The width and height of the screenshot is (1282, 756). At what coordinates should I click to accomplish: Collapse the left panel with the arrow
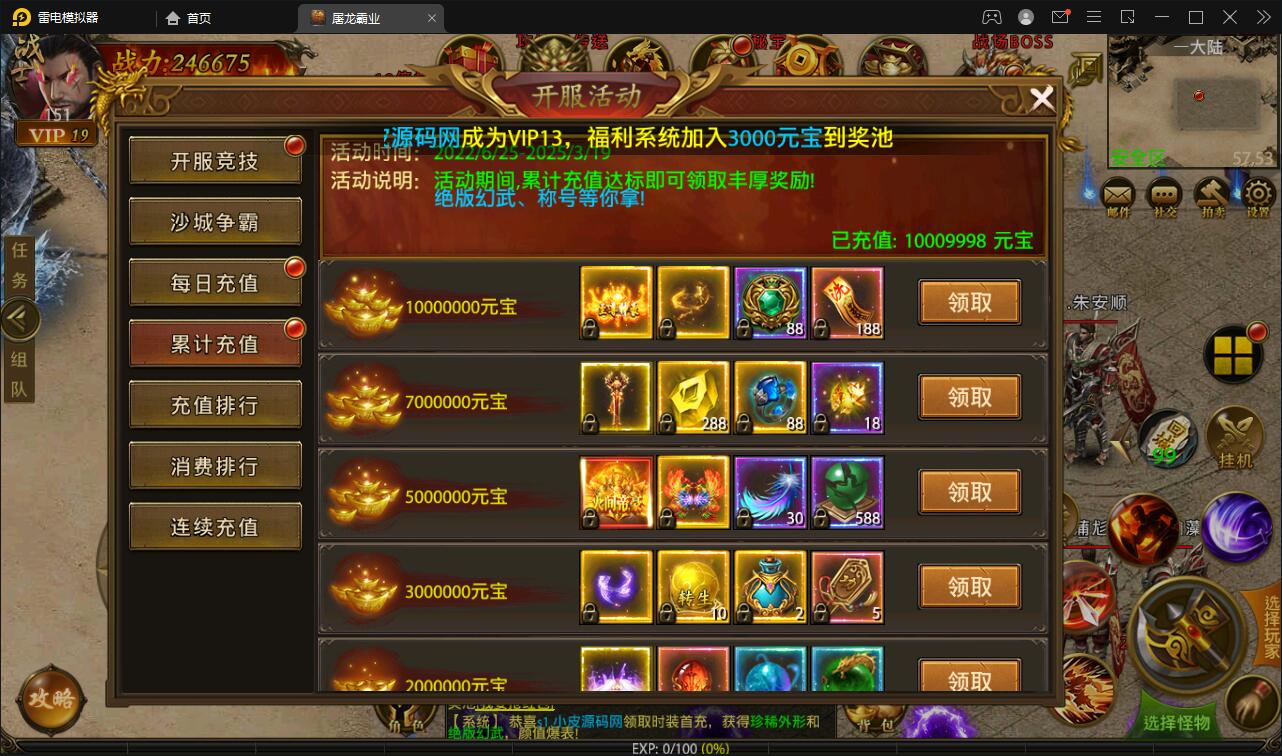coord(20,318)
